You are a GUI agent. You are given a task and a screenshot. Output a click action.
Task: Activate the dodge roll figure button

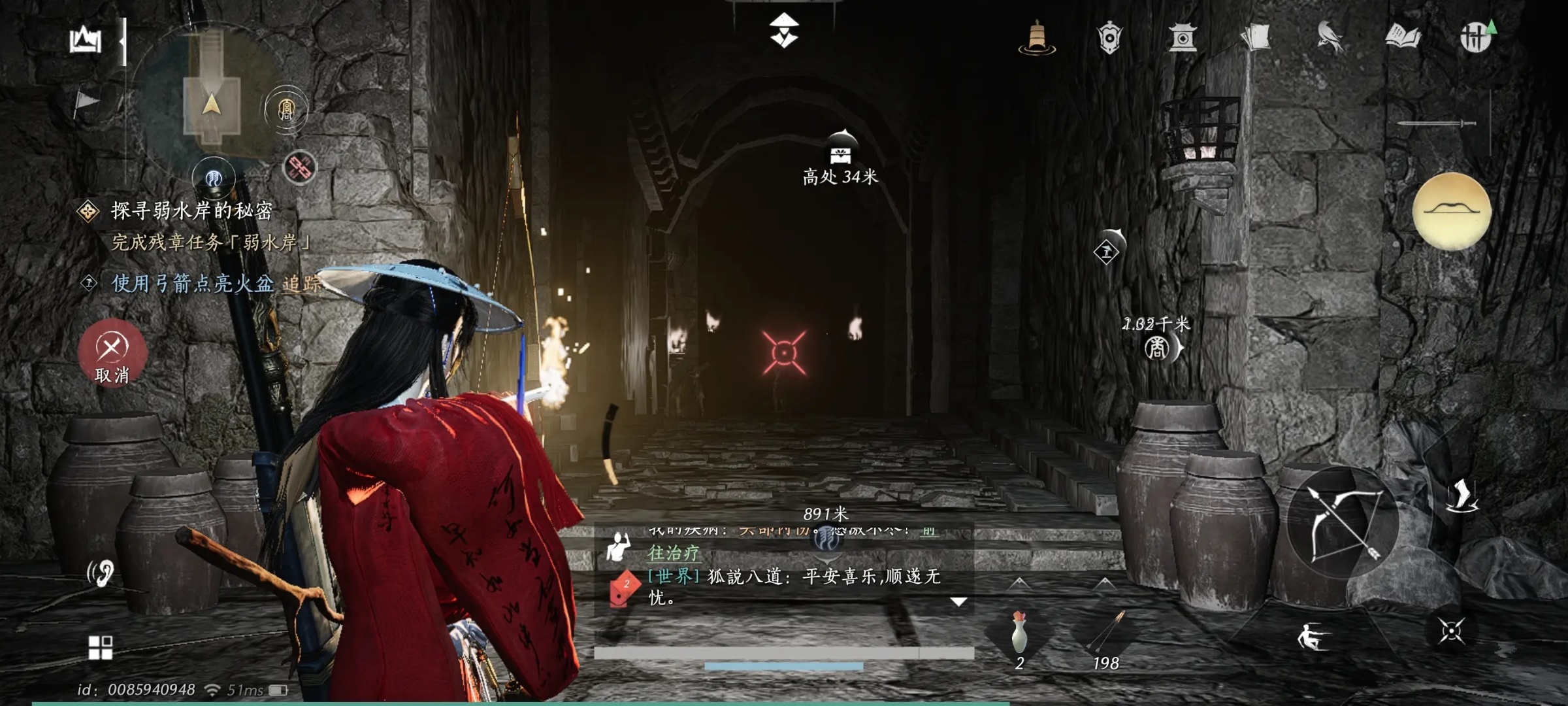coord(1312,637)
